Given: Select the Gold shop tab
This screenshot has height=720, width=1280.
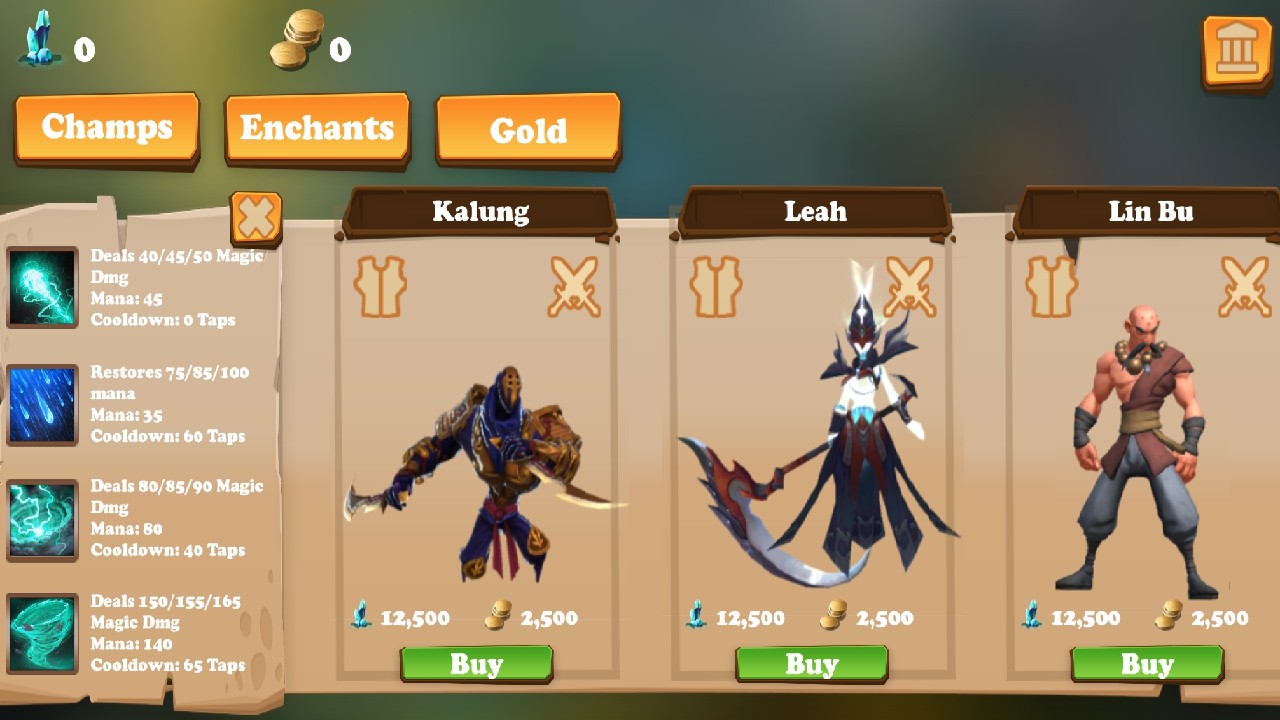Looking at the screenshot, I should (x=528, y=129).
